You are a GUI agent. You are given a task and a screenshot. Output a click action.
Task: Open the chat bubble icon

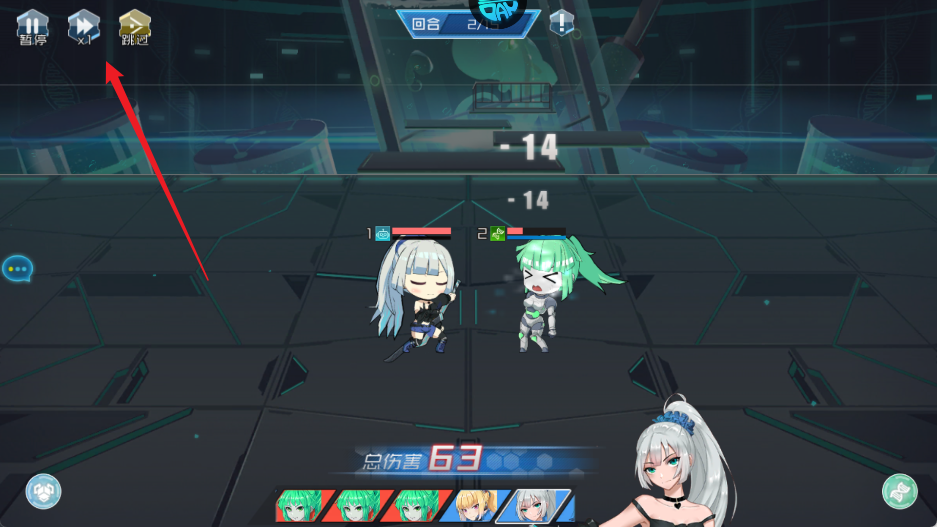[x=17, y=268]
